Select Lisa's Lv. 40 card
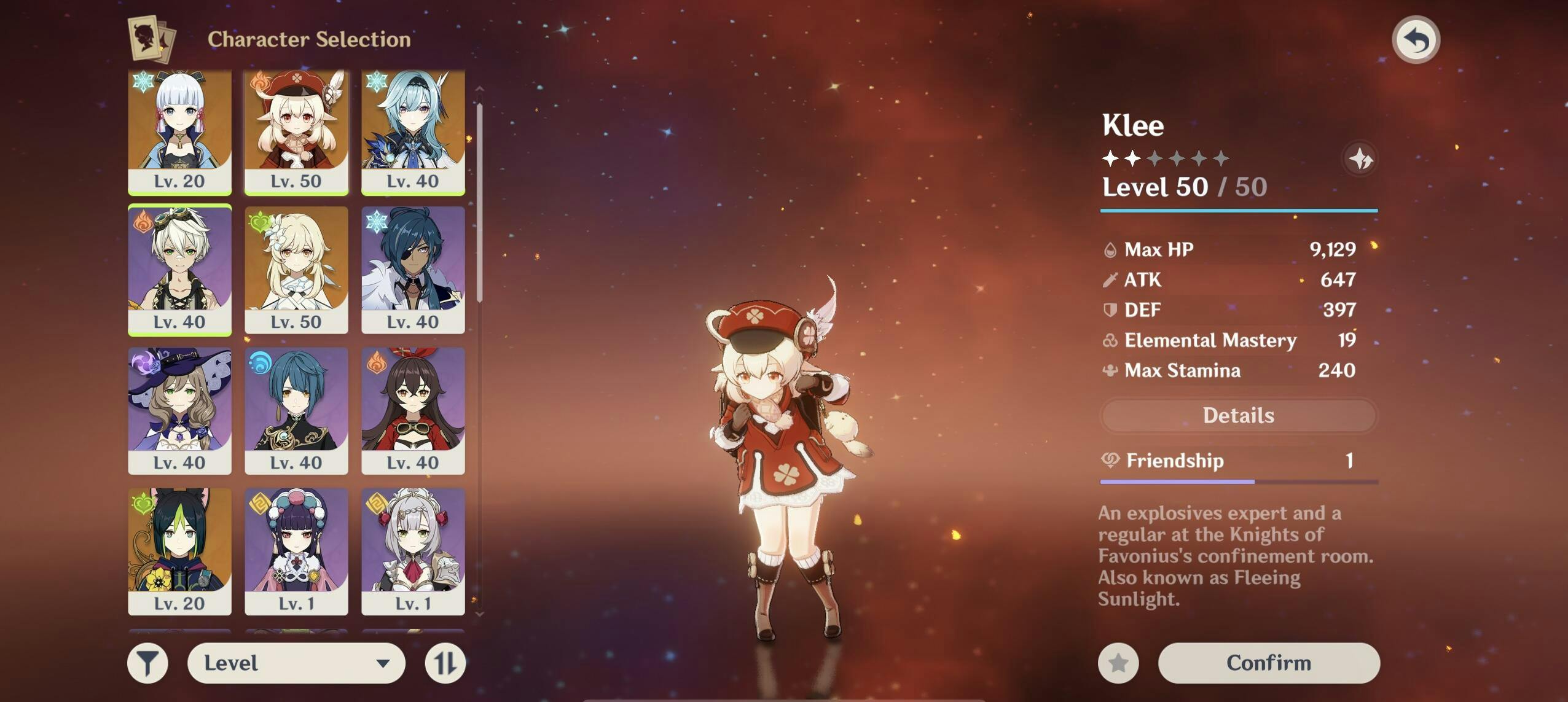 [179, 411]
